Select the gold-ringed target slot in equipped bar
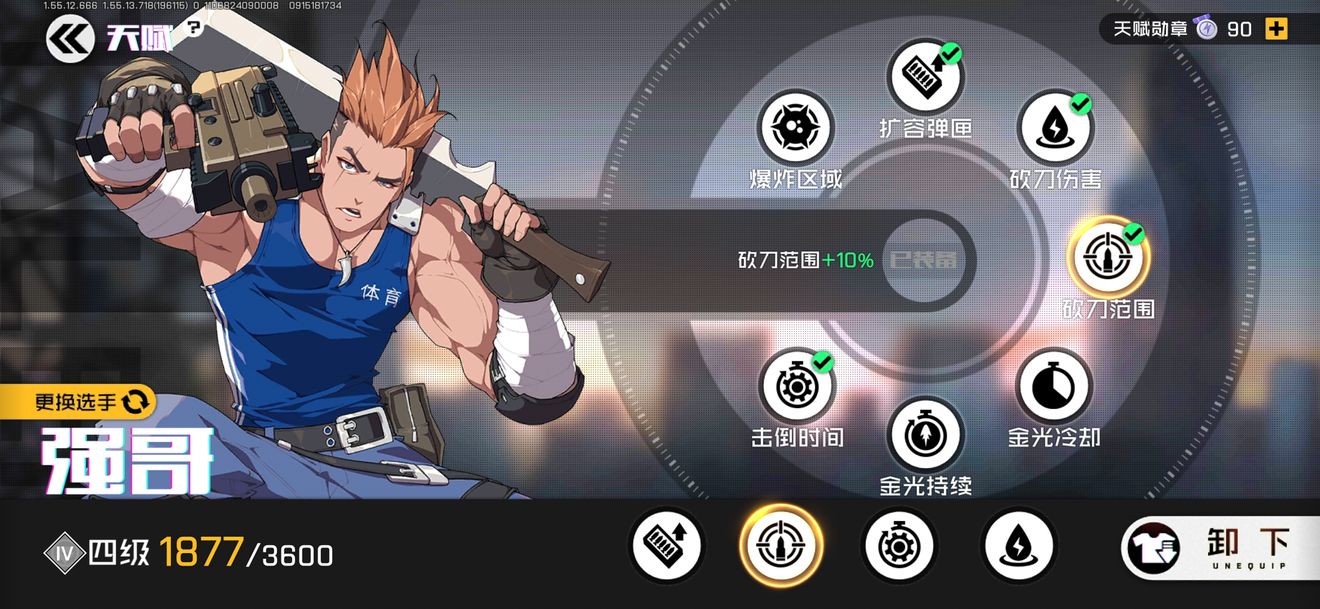 (780, 546)
